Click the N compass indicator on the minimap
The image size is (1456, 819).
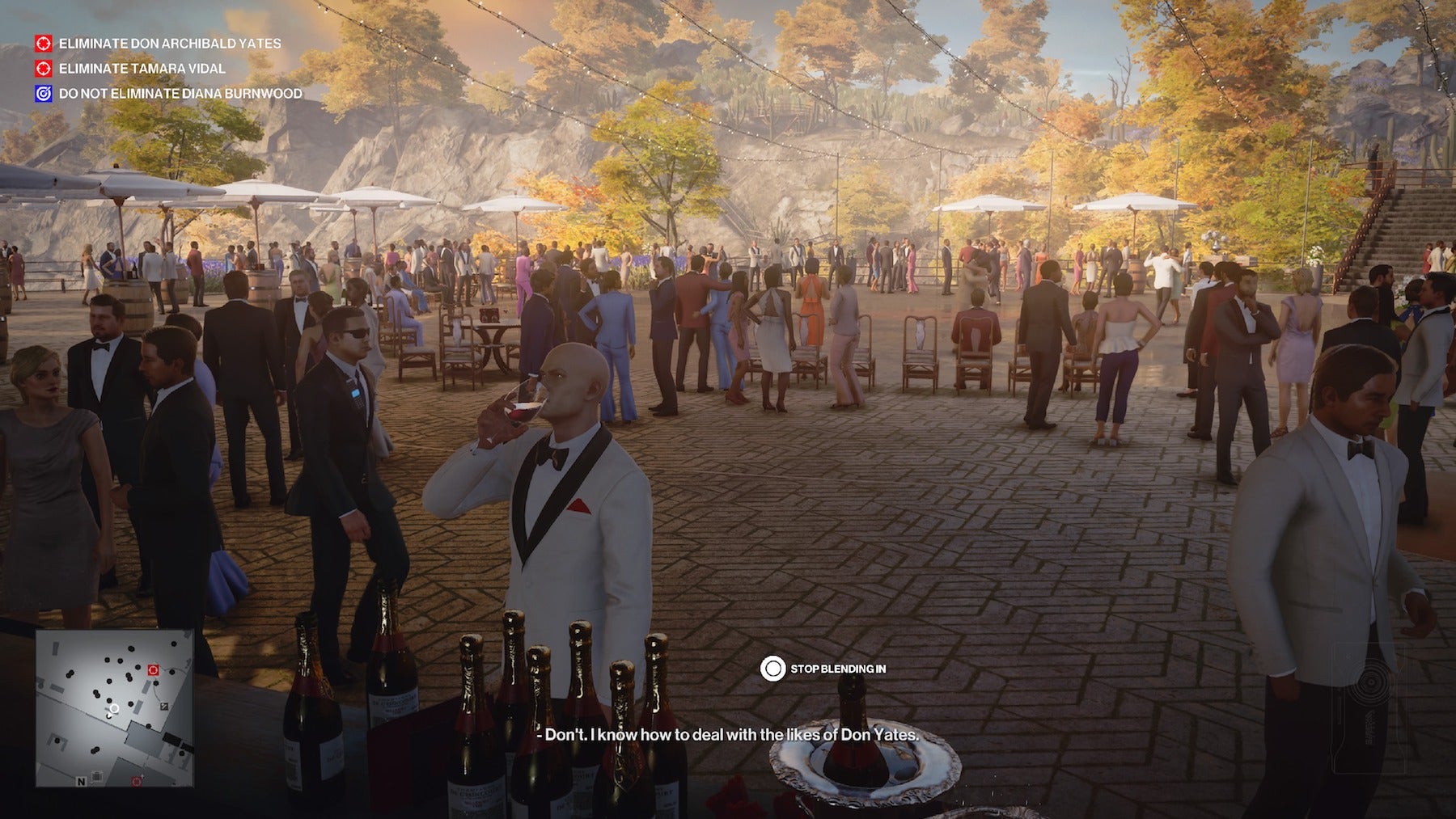tap(81, 781)
